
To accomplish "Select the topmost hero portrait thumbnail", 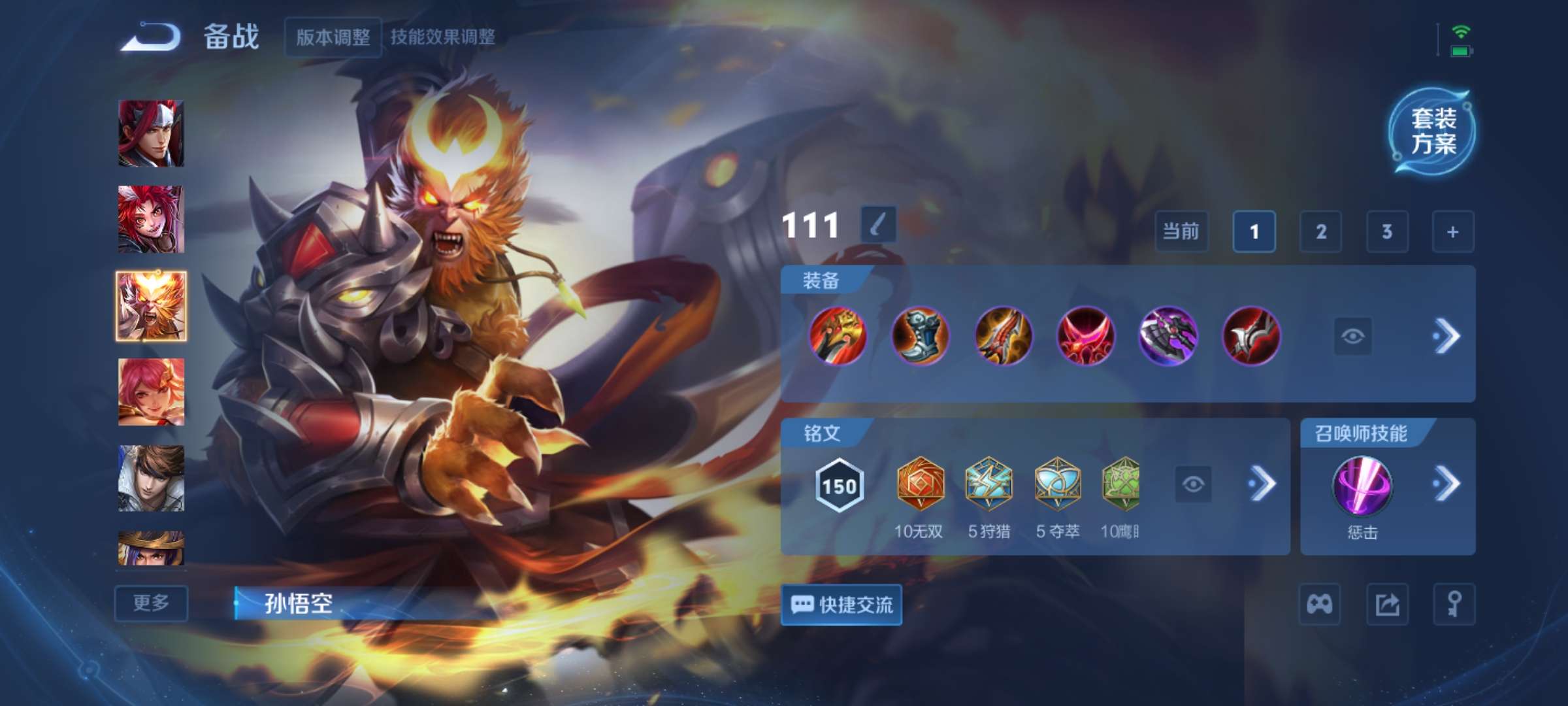I will pyautogui.click(x=151, y=134).
